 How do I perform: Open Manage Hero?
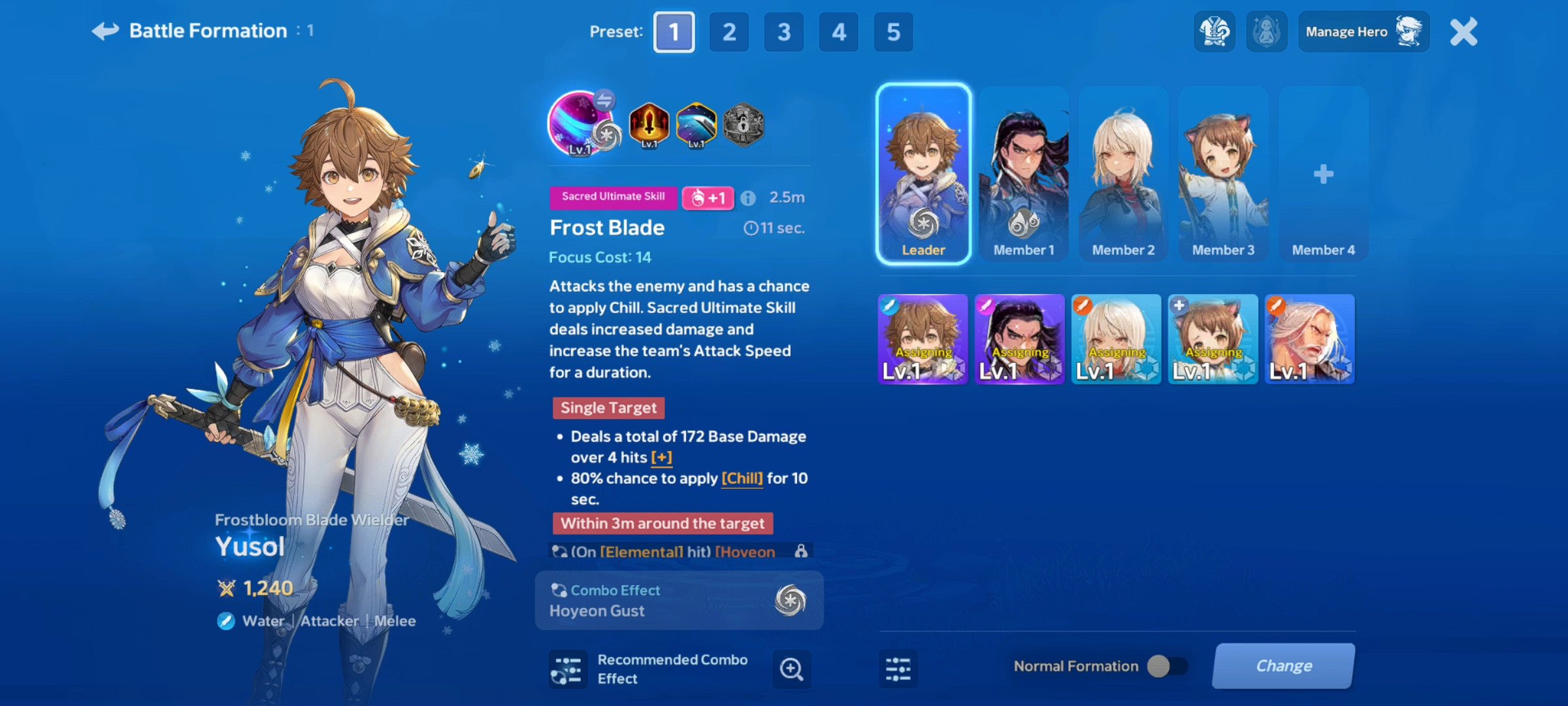click(x=1363, y=31)
